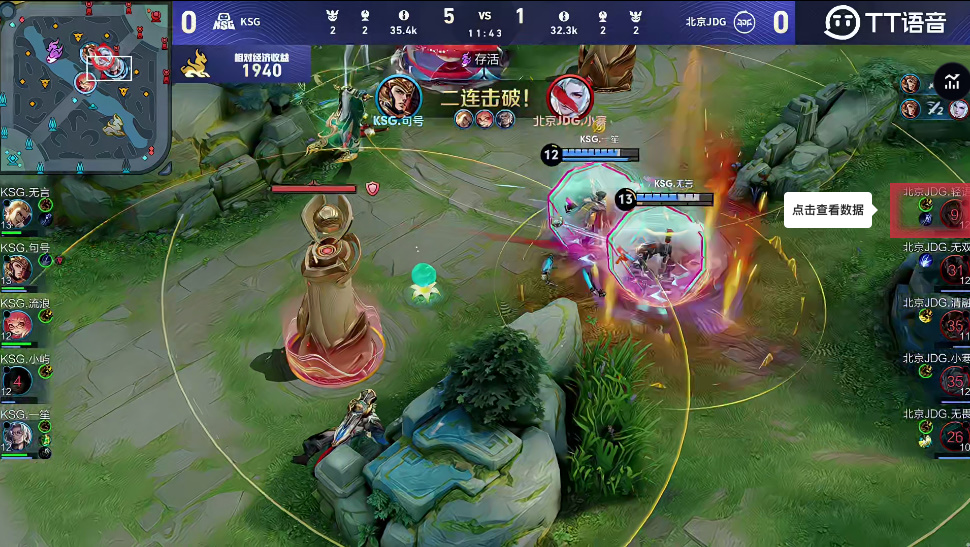Click the minimap in the corner
This screenshot has width=970, height=547.
[85, 88]
